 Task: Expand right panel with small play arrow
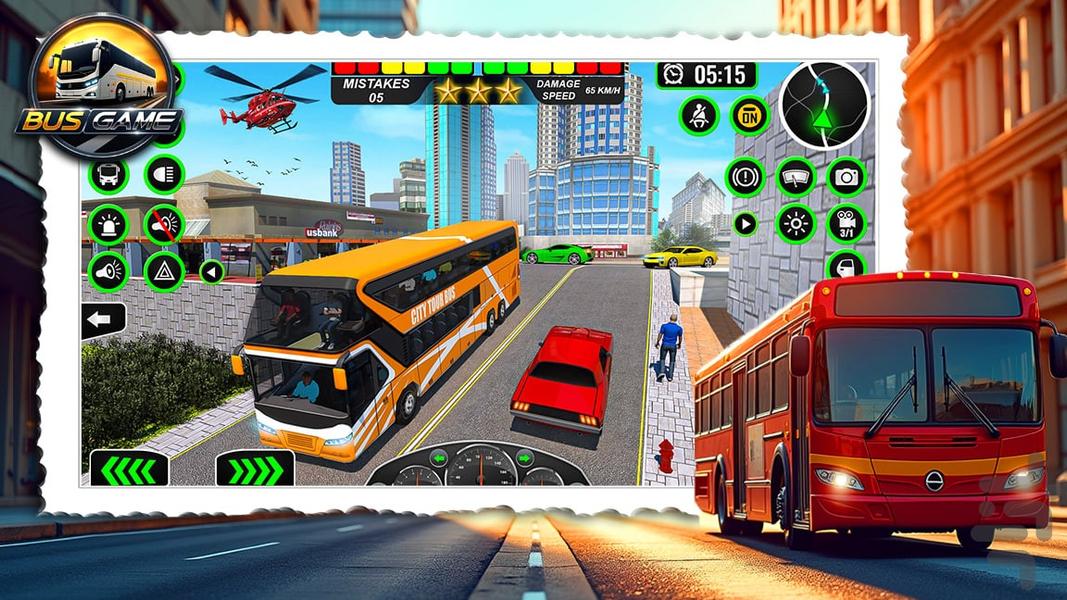pyautogui.click(x=745, y=223)
